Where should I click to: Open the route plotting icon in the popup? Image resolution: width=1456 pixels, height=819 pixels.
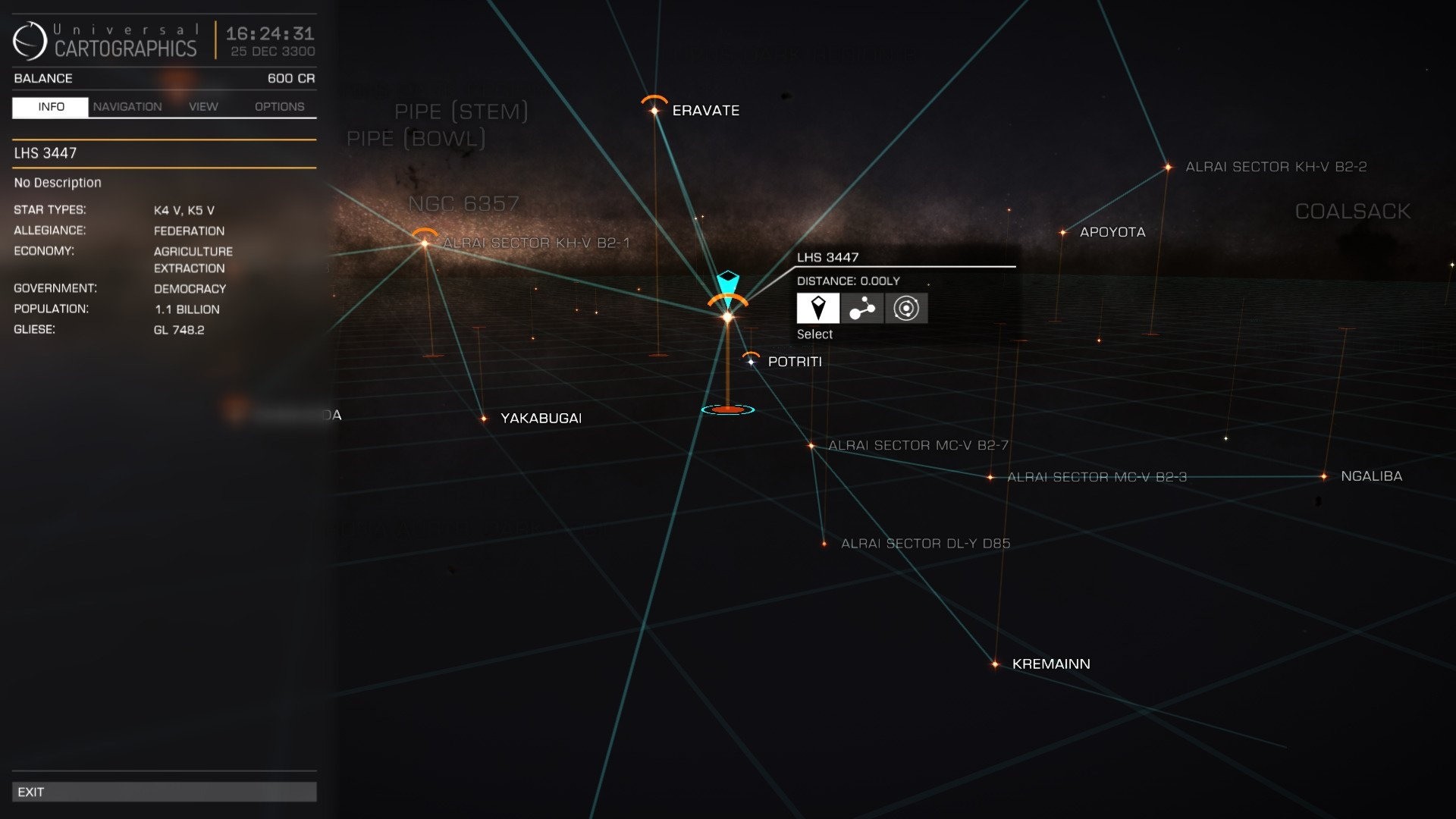861,309
